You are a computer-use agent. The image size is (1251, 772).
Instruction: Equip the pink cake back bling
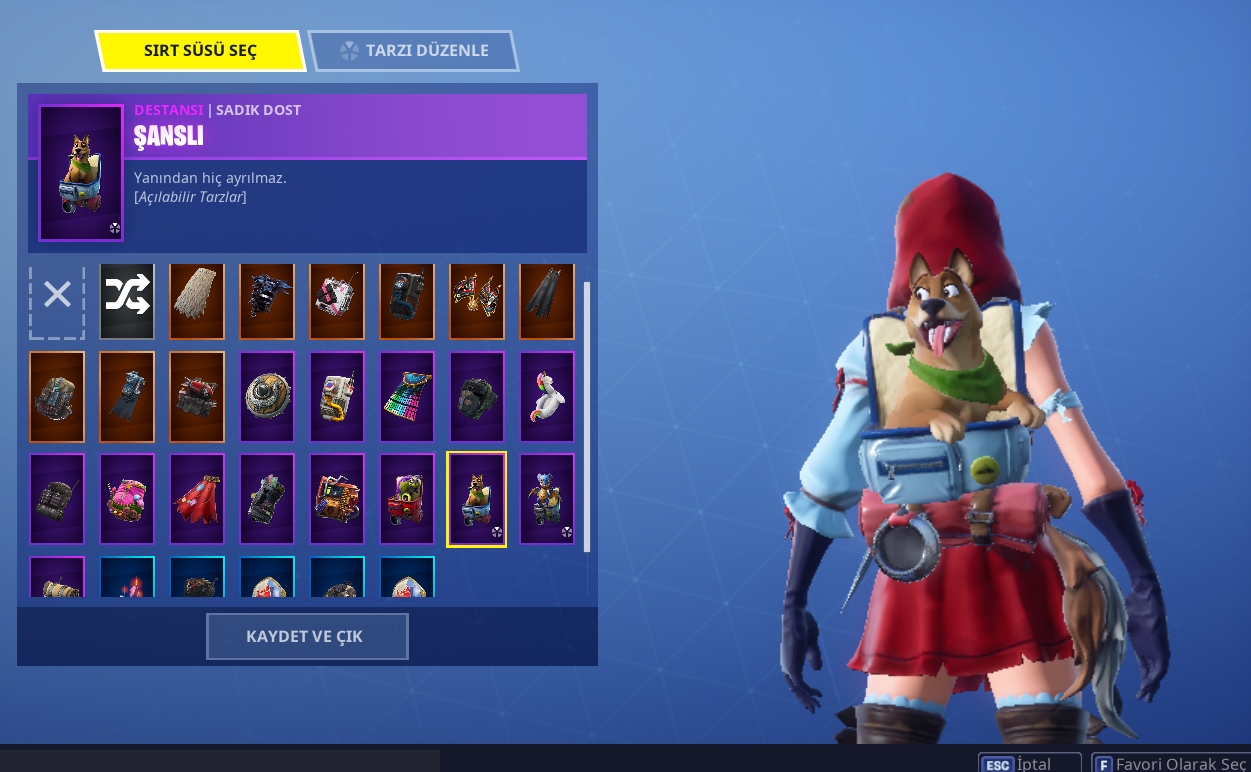pyautogui.click(x=127, y=499)
